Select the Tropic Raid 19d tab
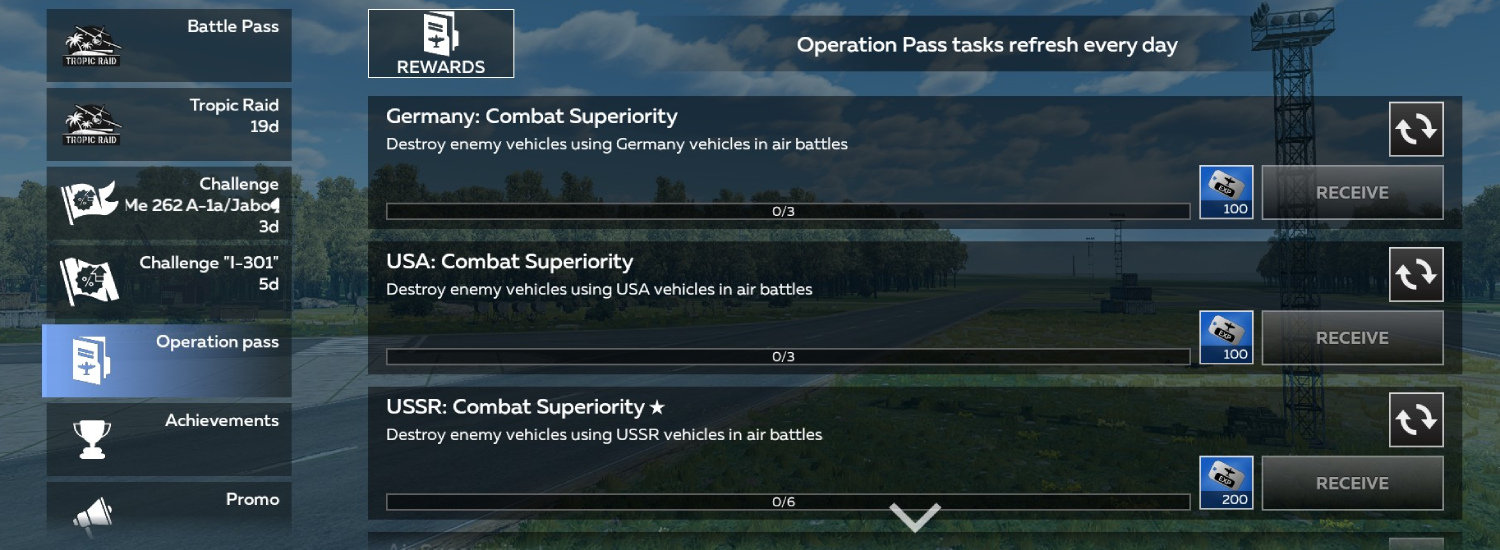This screenshot has width=1500, height=550. (168, 124)
